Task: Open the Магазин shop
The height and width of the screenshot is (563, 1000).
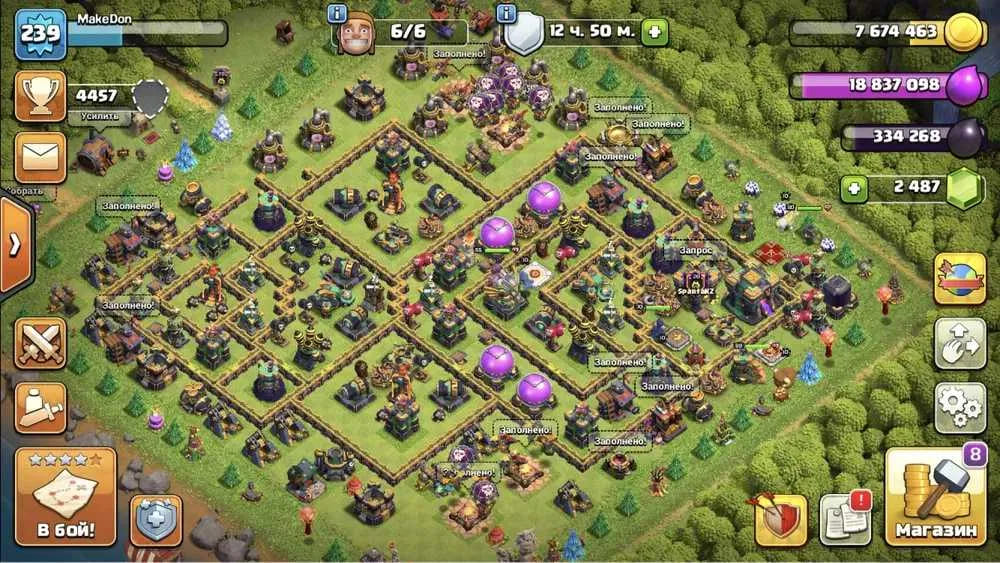Action: point(936,497)
